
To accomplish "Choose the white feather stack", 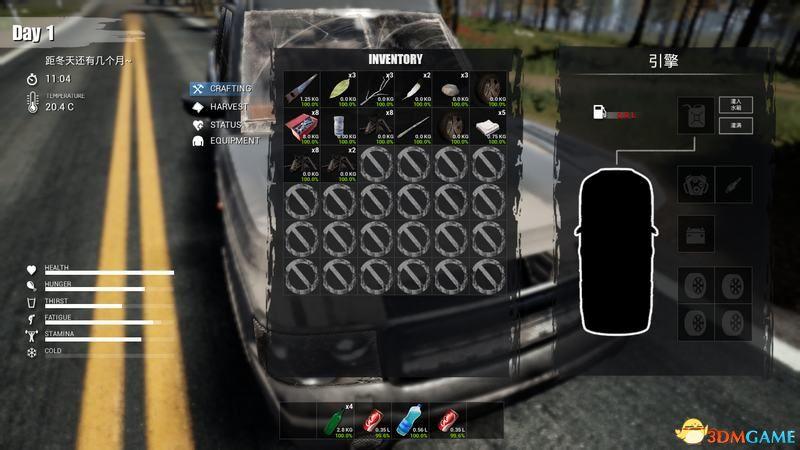I will tap(416, 90).
